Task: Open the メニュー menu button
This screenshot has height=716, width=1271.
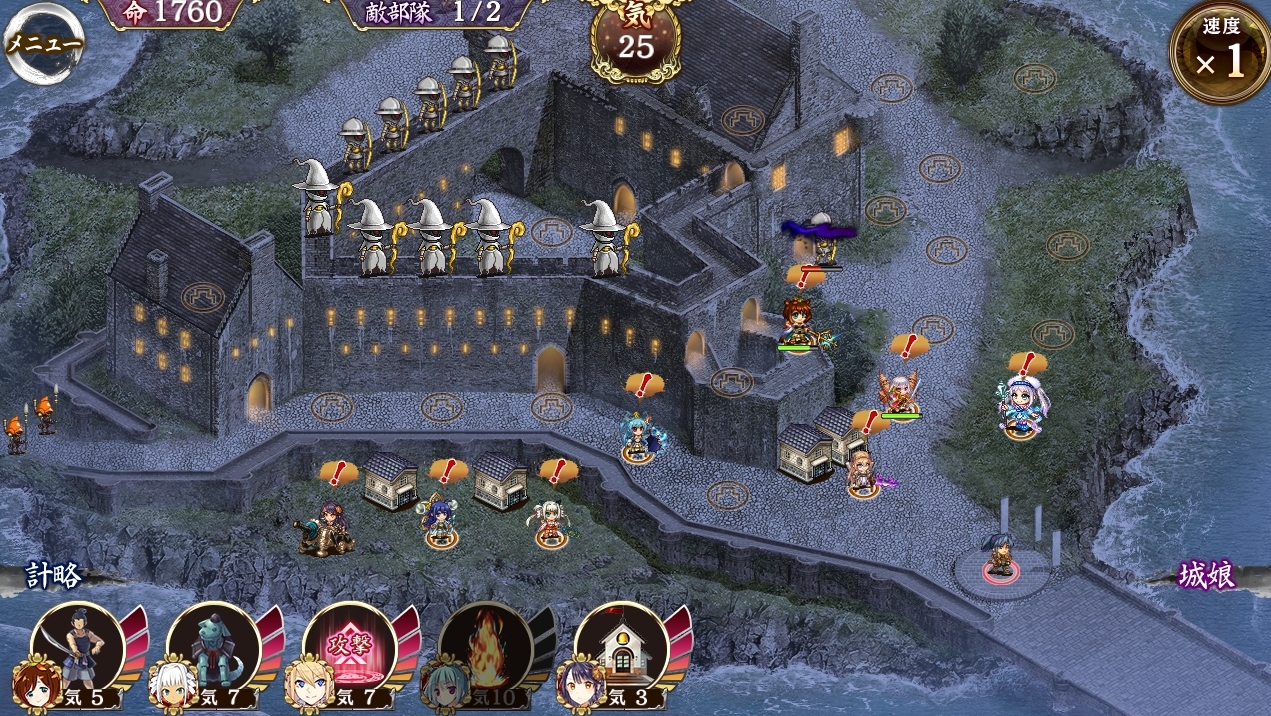Action: [x=44, y=44]
